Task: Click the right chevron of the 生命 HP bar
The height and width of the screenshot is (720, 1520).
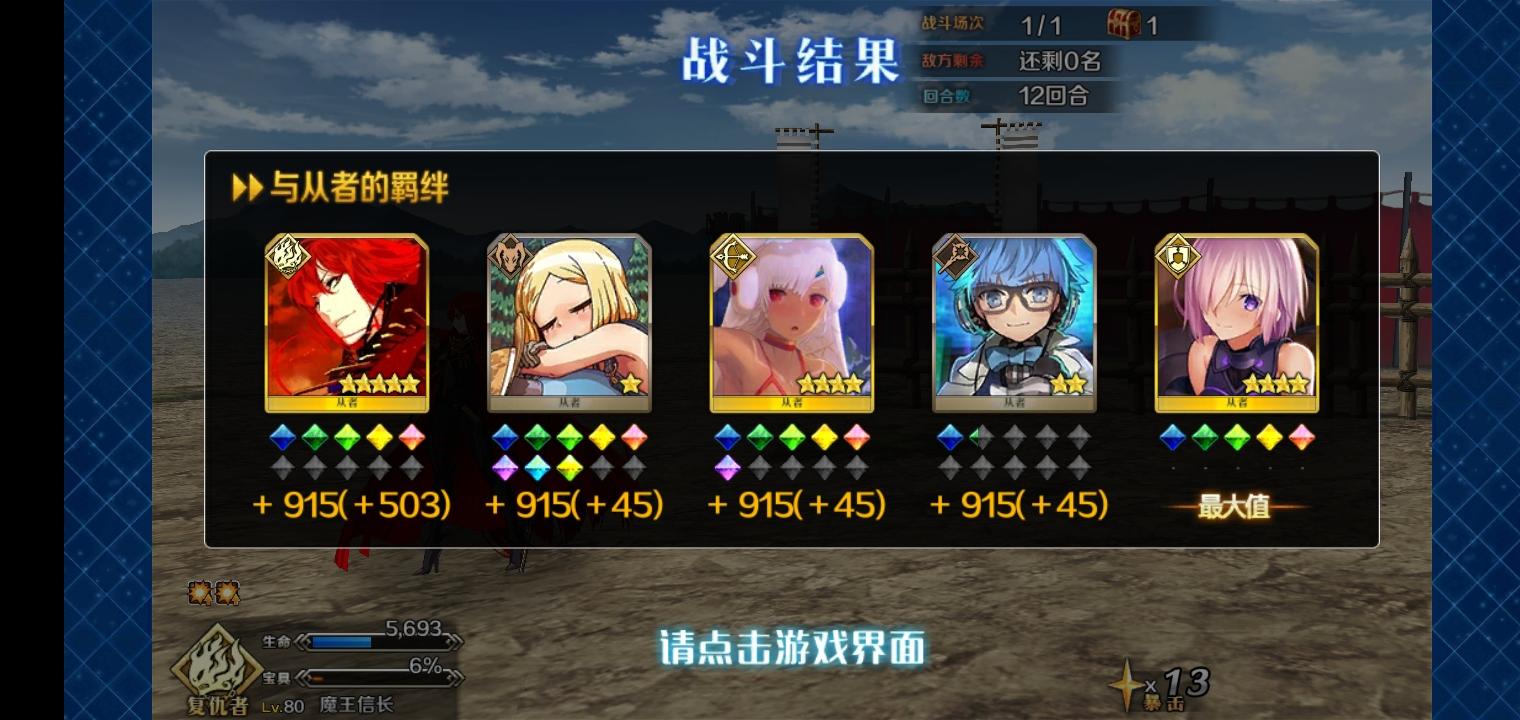Action: 455,643
